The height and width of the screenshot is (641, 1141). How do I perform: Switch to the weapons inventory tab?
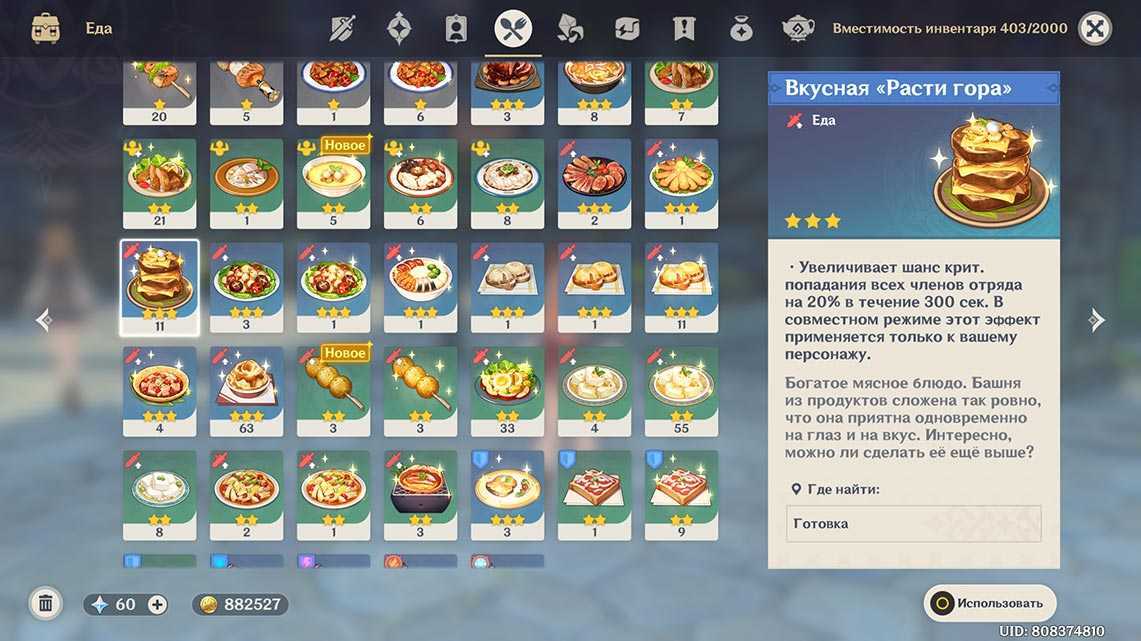coord(343,29)
